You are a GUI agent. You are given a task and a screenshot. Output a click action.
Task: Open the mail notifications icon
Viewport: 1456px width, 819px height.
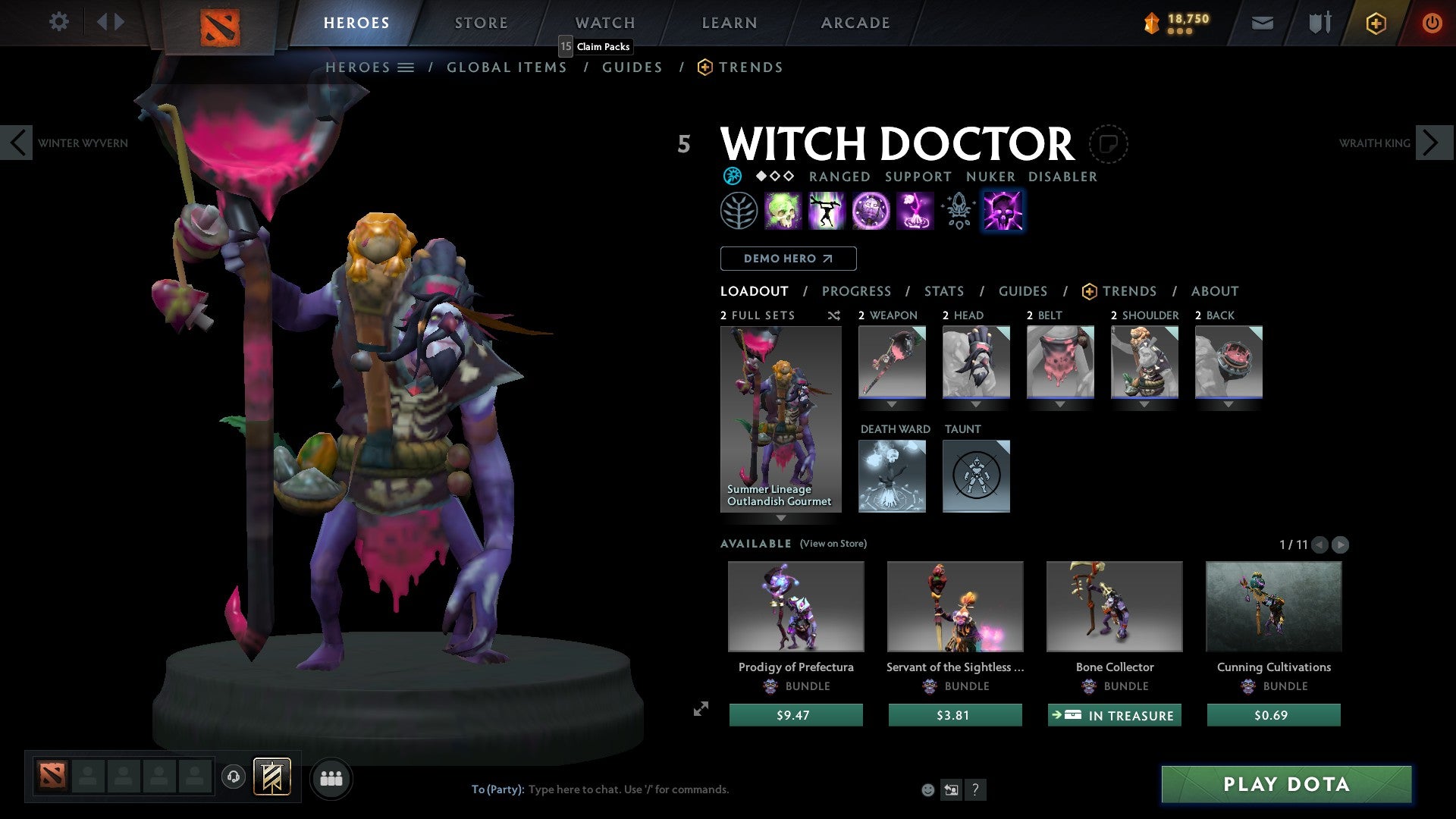click(1262, 23)
